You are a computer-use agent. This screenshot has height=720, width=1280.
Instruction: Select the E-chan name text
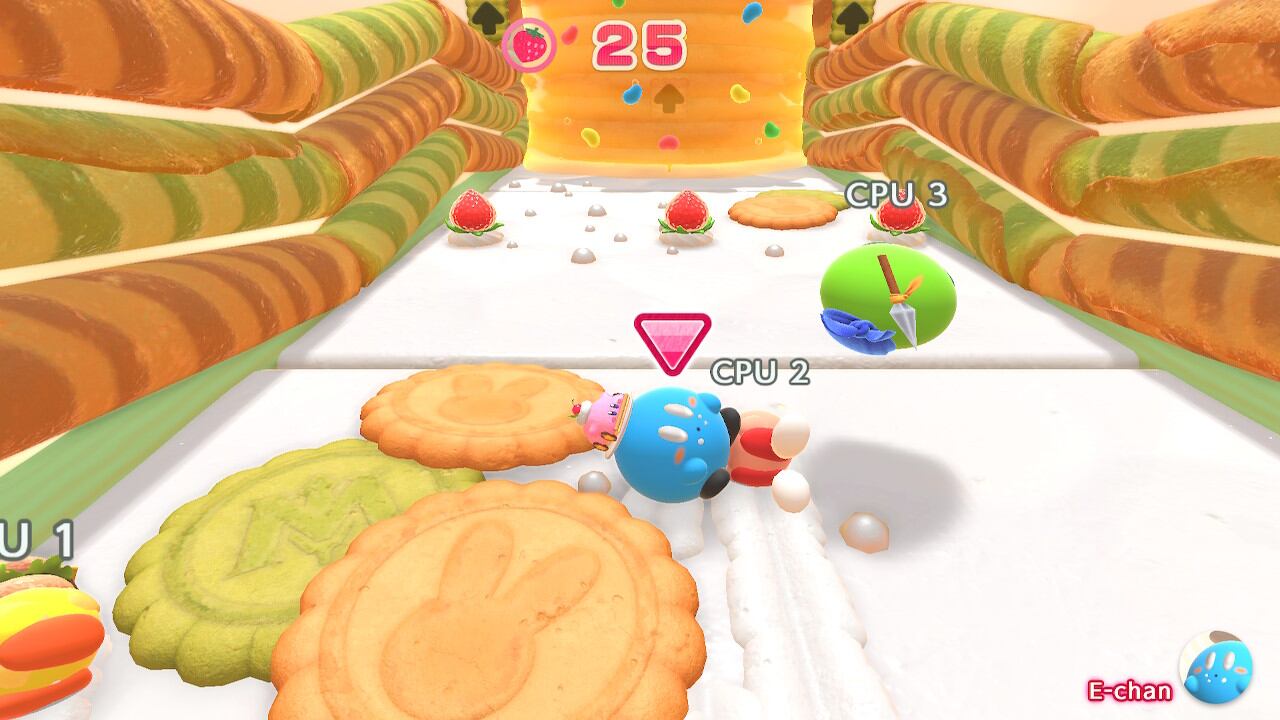click(1128, 692)
